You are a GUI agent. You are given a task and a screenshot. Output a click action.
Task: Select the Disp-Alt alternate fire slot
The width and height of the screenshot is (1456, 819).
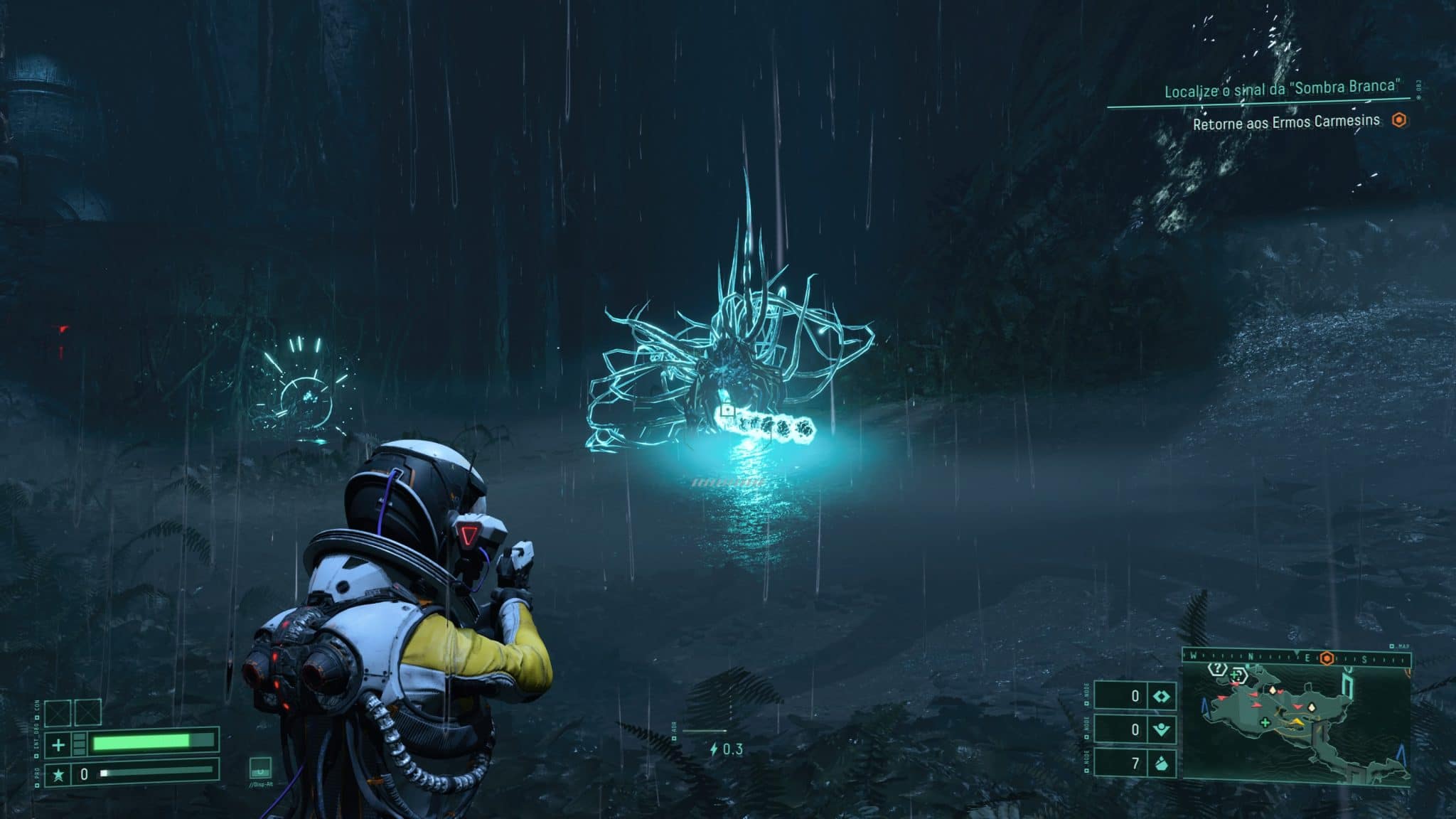coord(260,769)
